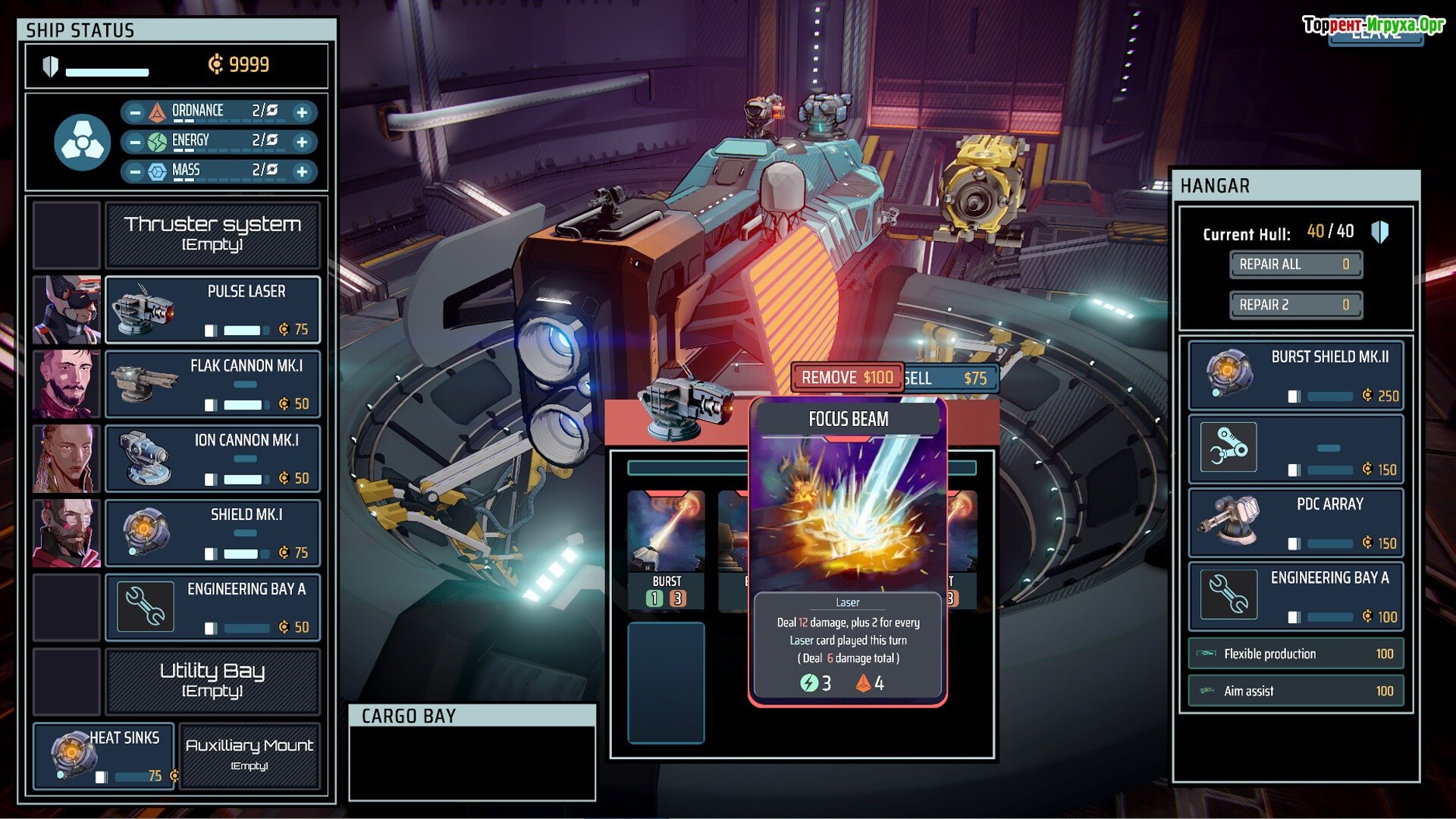Select the empty Thruster system slot

[212, 235]
